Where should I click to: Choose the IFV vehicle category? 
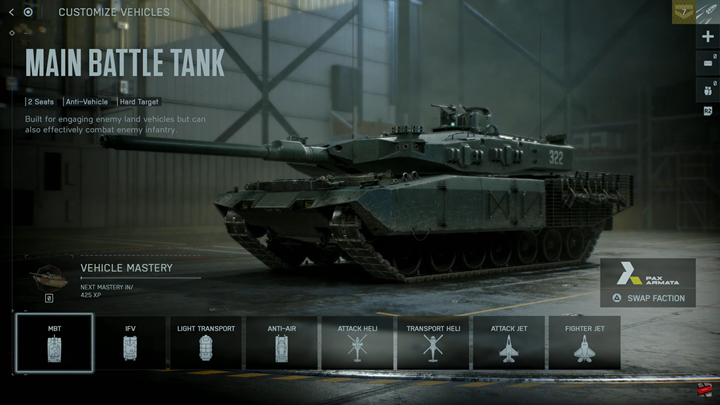point(130,343)
